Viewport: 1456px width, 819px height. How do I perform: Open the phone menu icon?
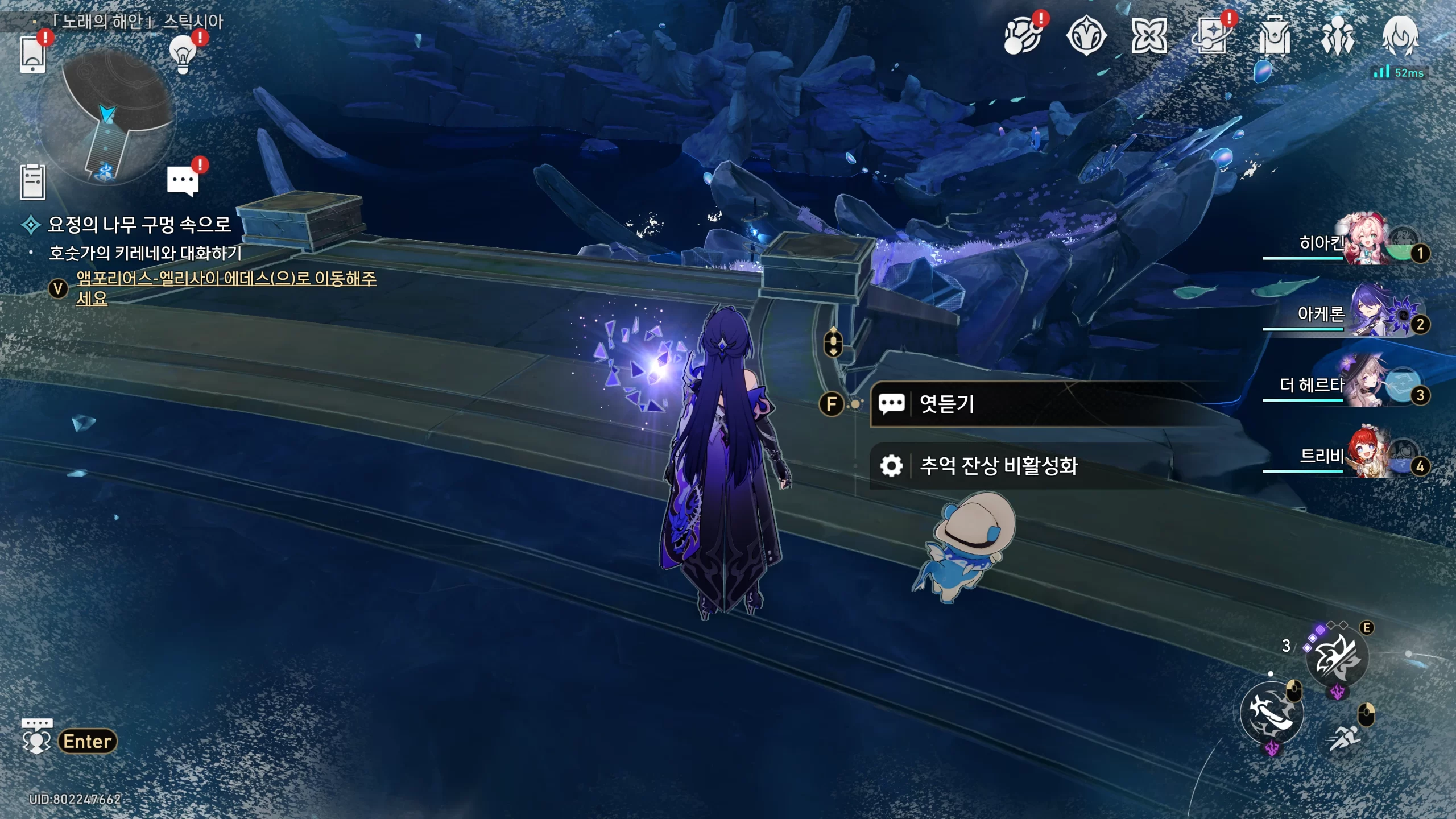(x=32, y=55)
